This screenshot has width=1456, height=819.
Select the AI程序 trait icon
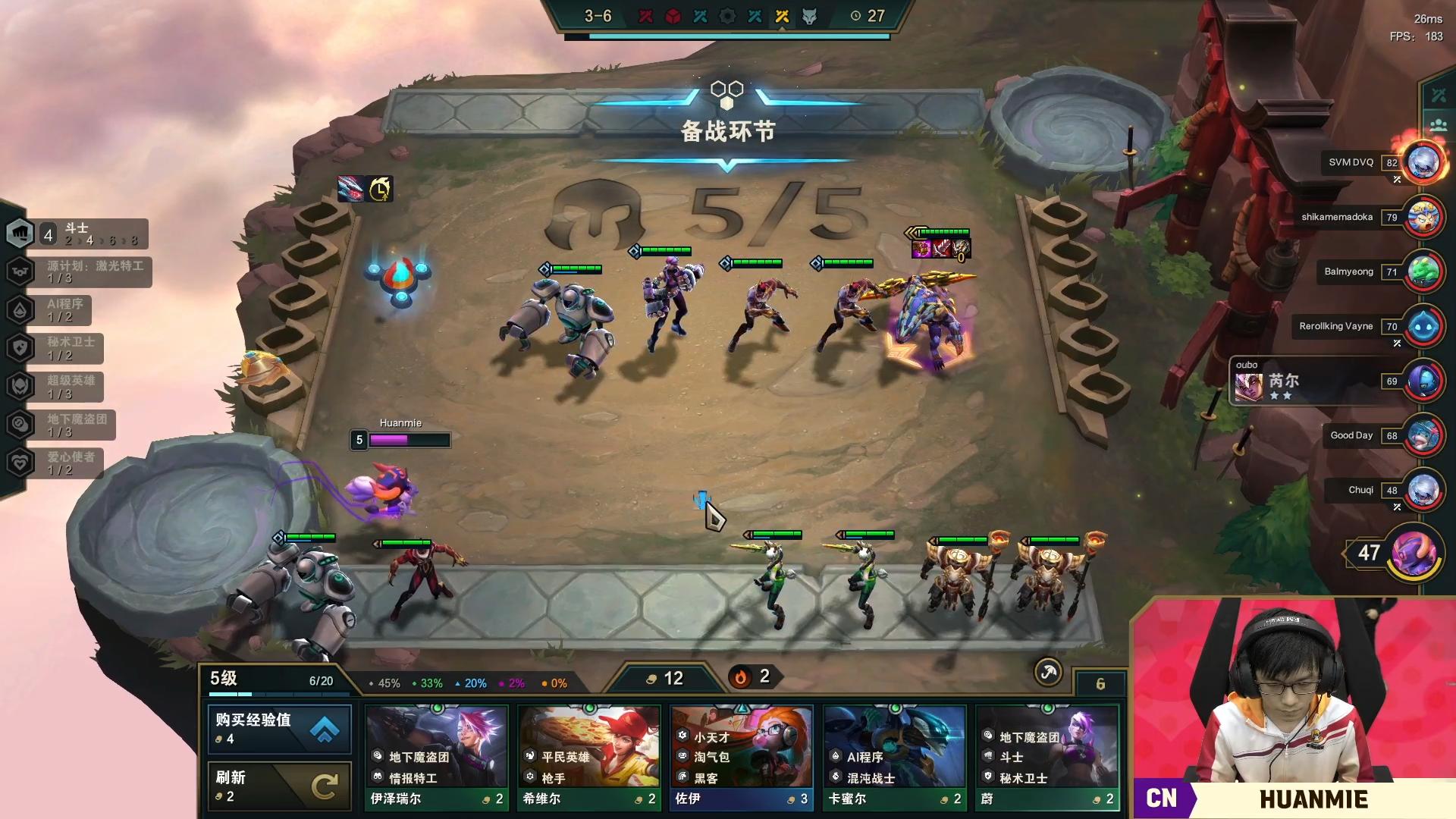click(x=20, y=310)
